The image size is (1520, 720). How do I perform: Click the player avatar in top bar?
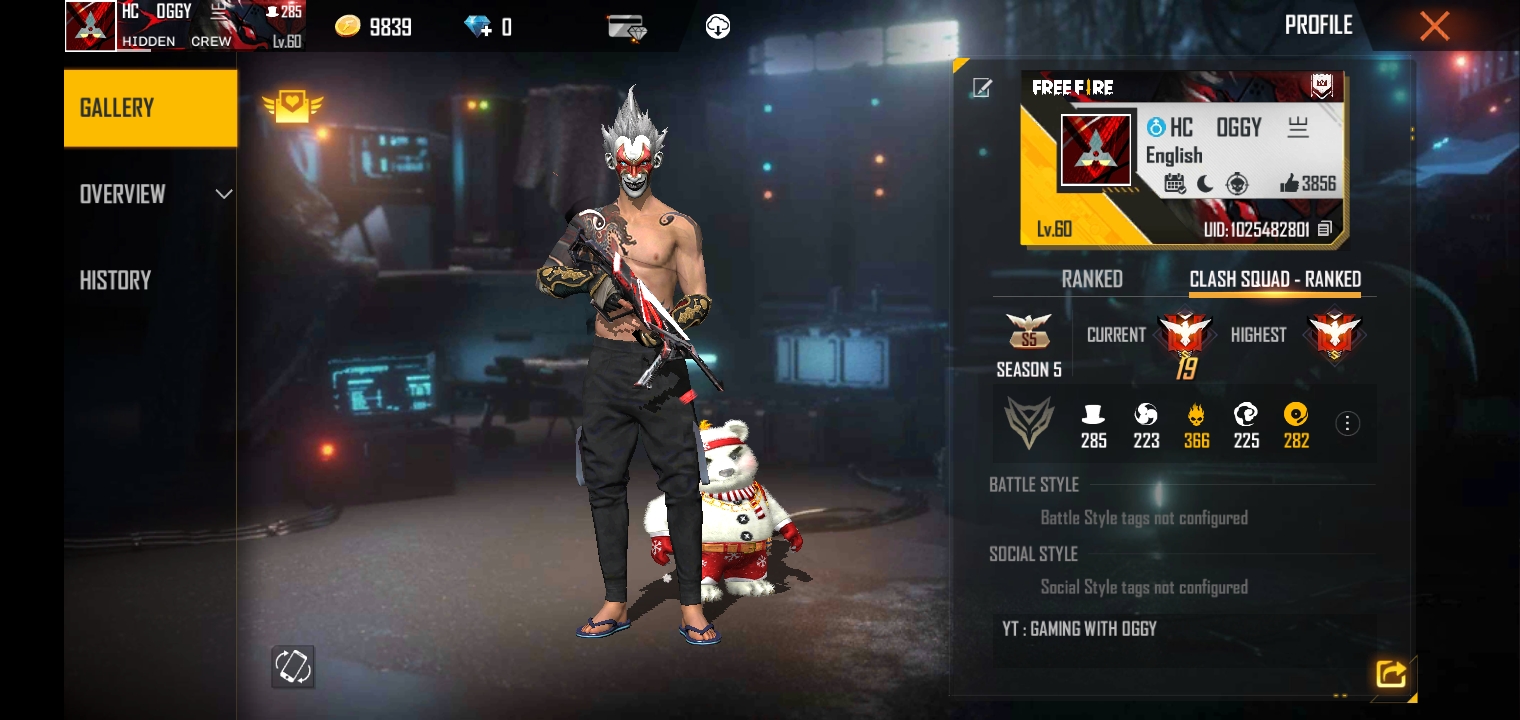point(90,26)
